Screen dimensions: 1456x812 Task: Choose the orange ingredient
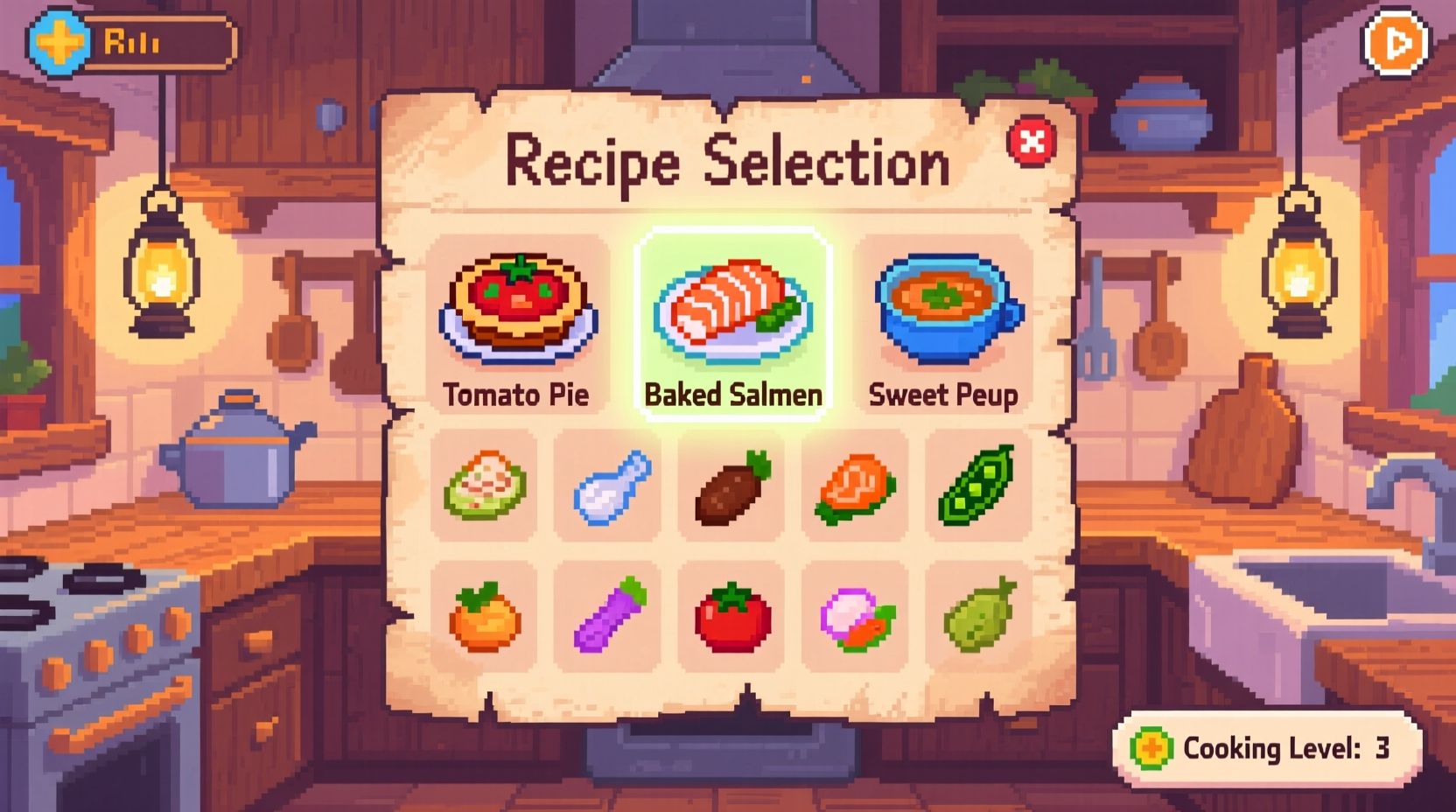point(486,617)
